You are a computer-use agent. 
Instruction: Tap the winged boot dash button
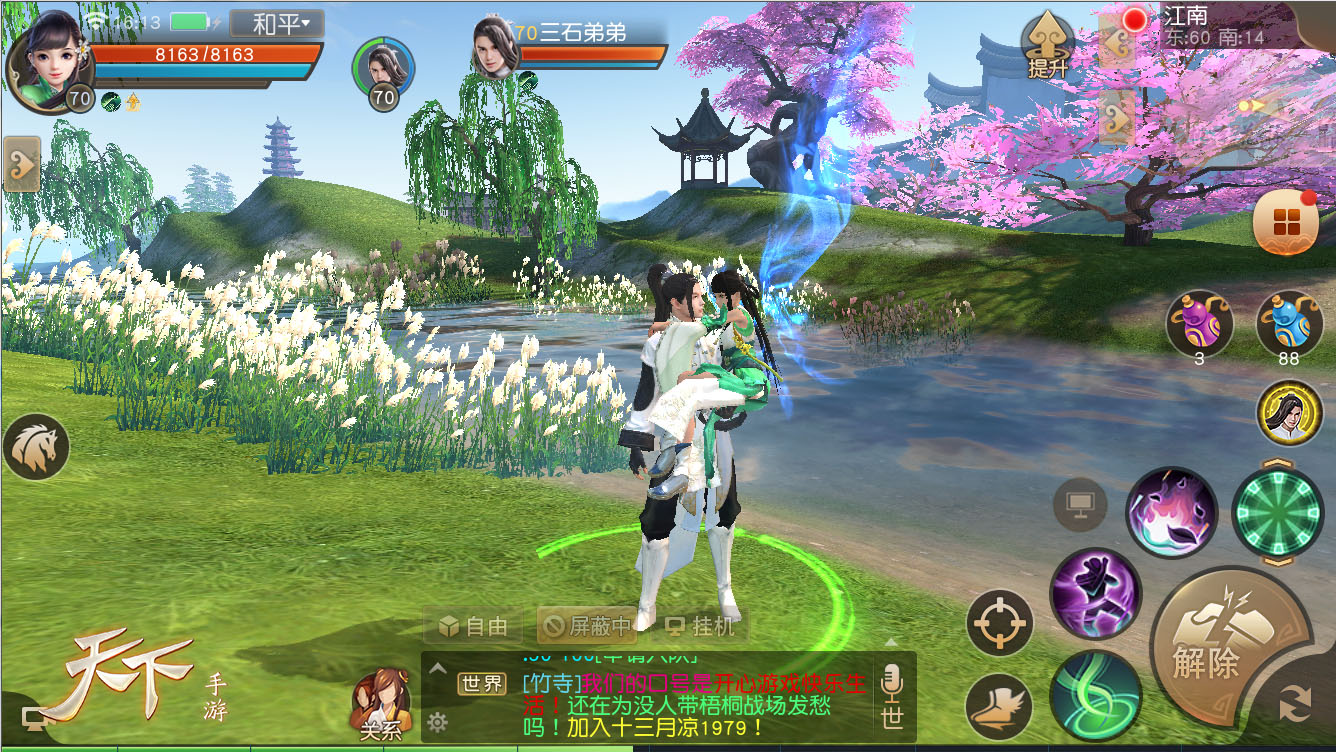pyautogui.click(x=999, y=706)
